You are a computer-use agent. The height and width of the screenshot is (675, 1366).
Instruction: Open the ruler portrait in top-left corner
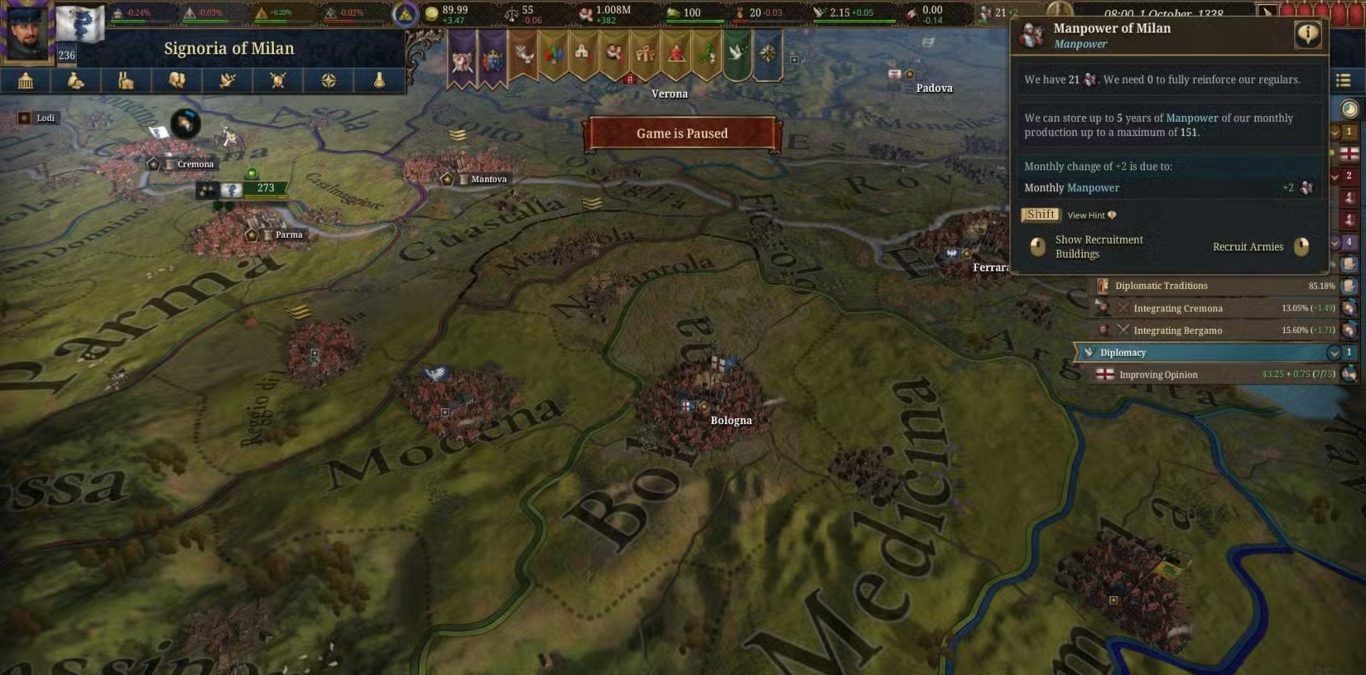pyautogui.click(x=27, y=31)
